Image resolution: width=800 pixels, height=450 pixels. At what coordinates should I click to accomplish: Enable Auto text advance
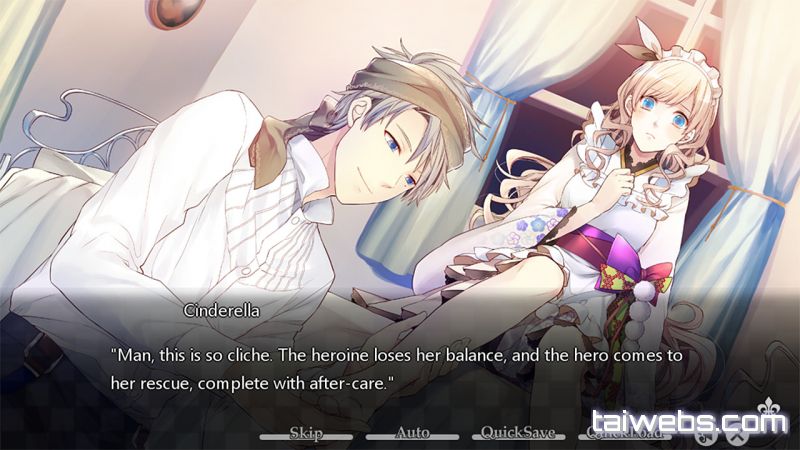click(412, 433)
